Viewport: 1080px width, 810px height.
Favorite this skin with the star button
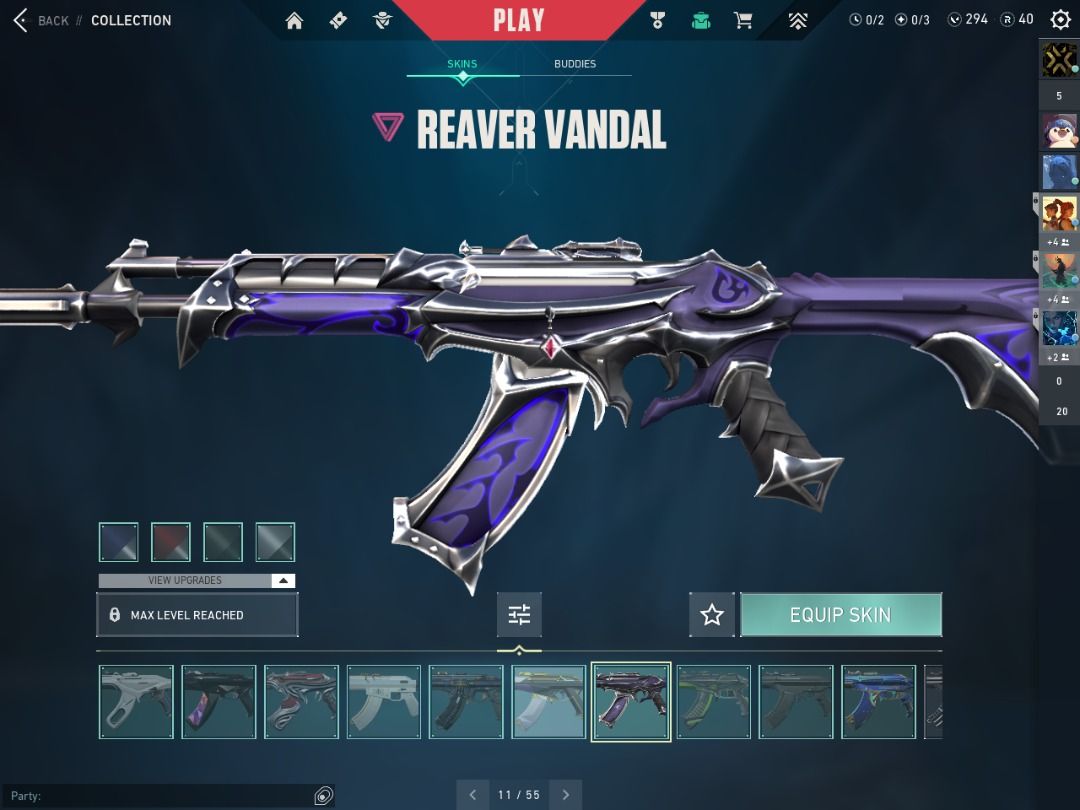tap(711, 615)
